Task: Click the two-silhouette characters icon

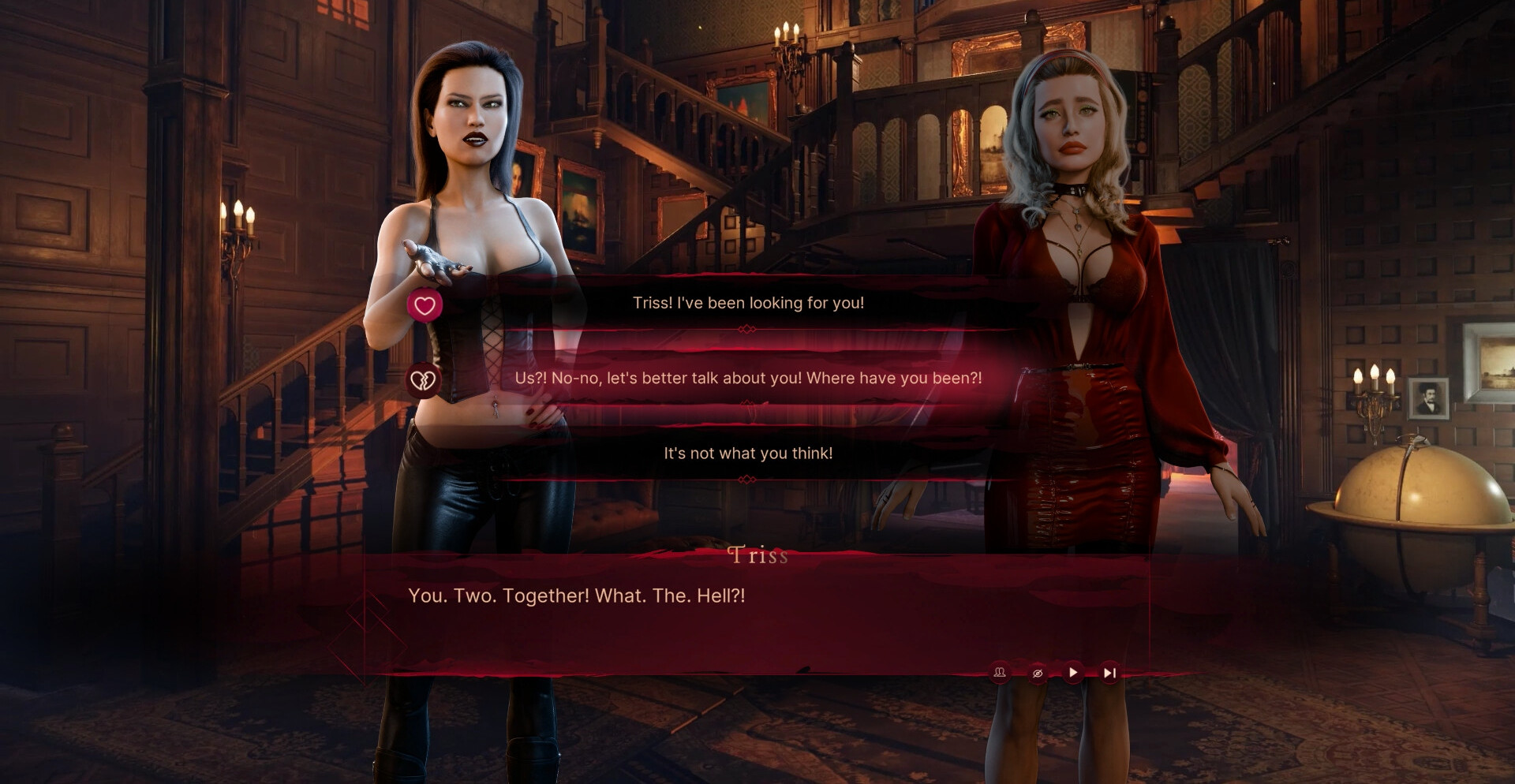Action: click(x=1000, y=673)
